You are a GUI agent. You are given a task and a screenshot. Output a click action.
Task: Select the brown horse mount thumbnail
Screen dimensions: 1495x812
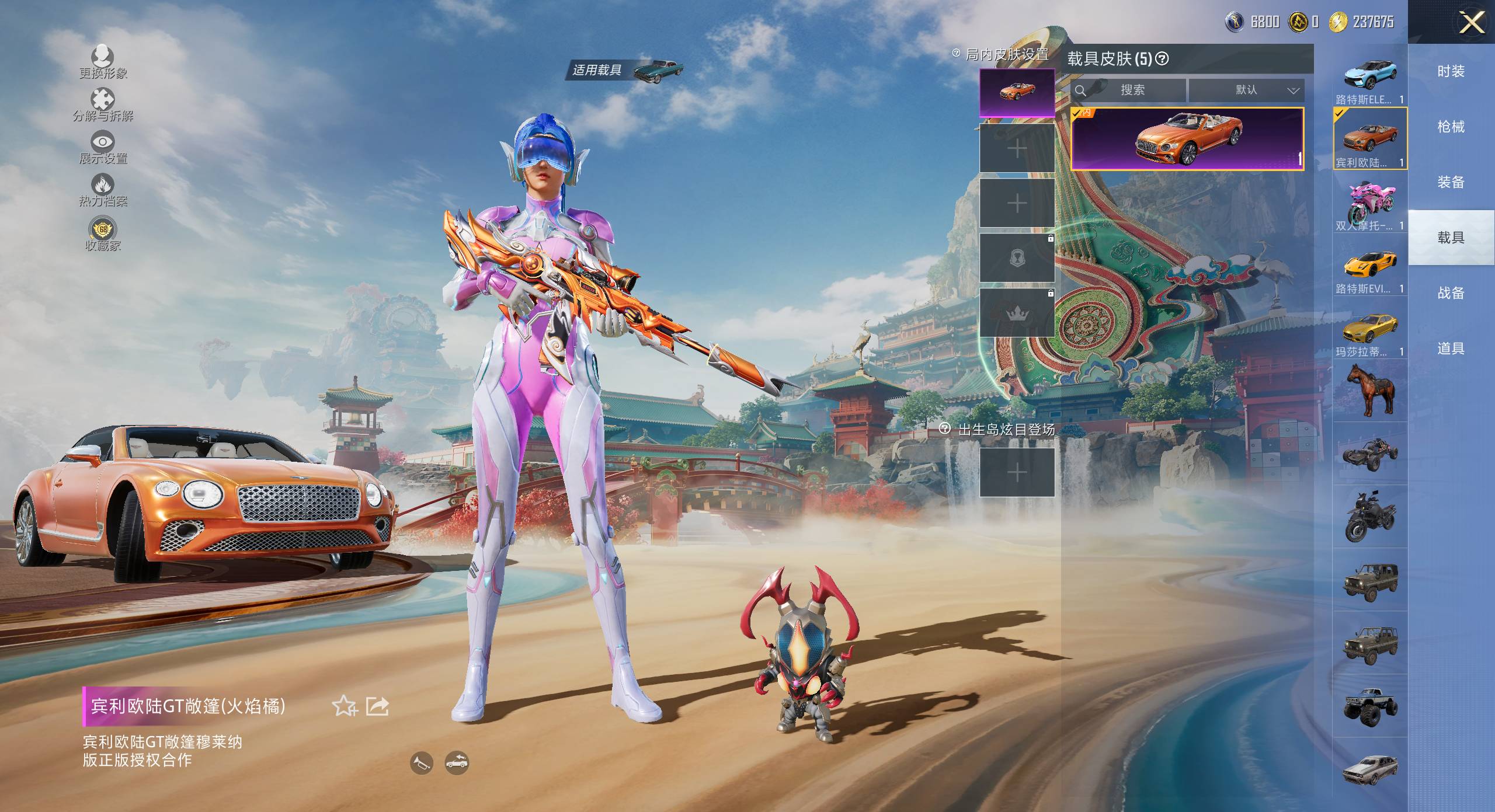click(x=1369, y=390)
